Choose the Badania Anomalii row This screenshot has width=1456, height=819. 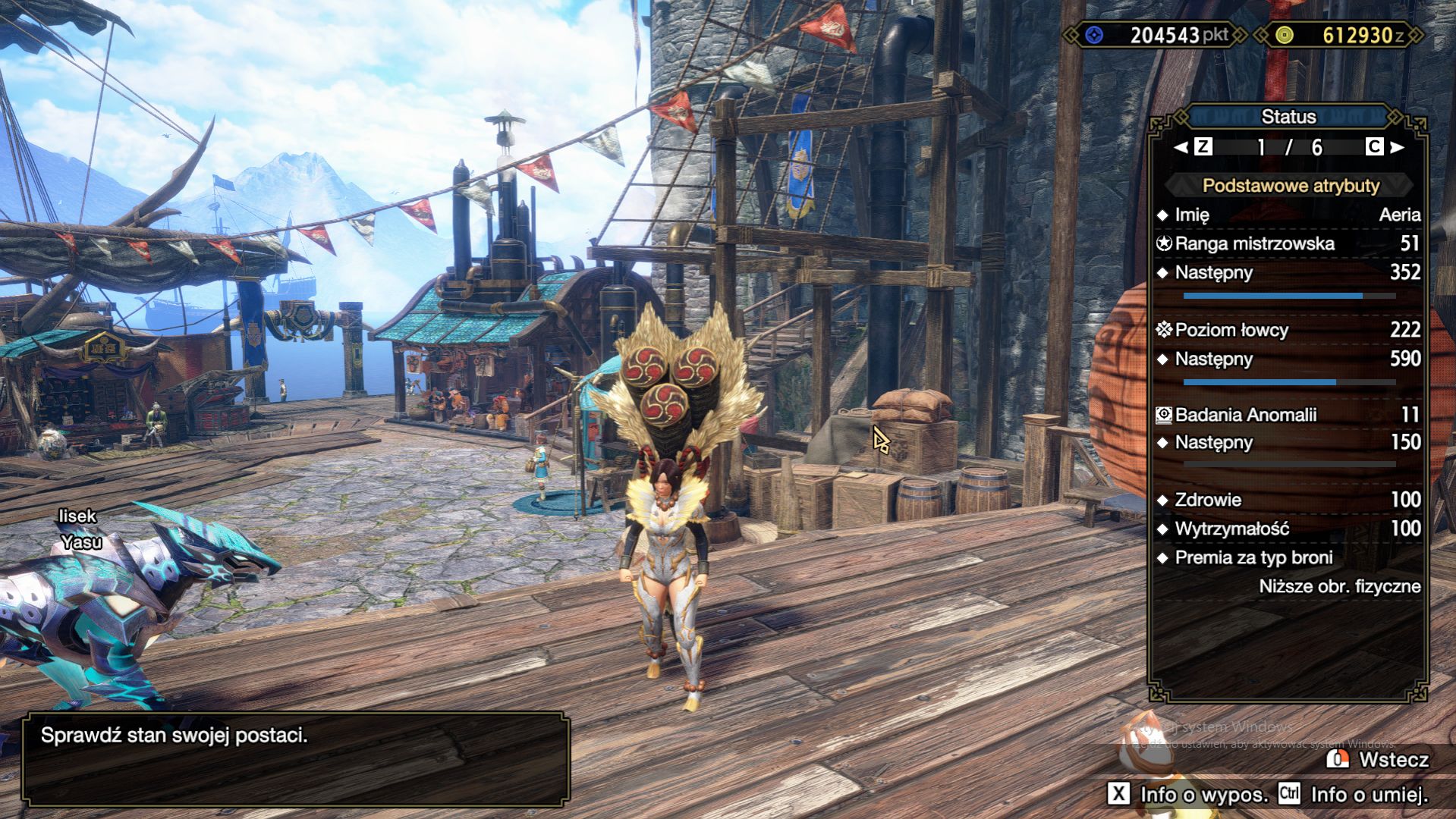click(x=1288, y=415)
